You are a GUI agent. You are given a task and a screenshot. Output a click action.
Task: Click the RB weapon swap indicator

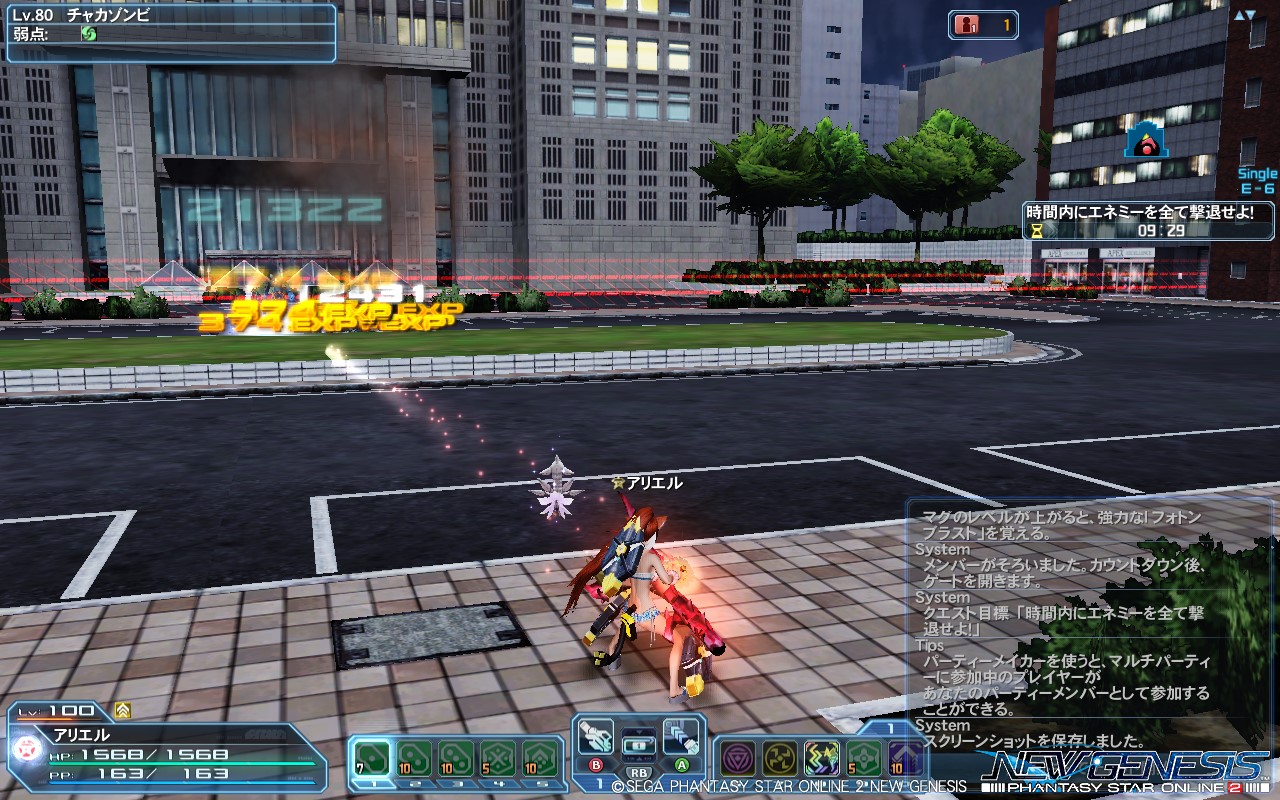pos(640,772)
